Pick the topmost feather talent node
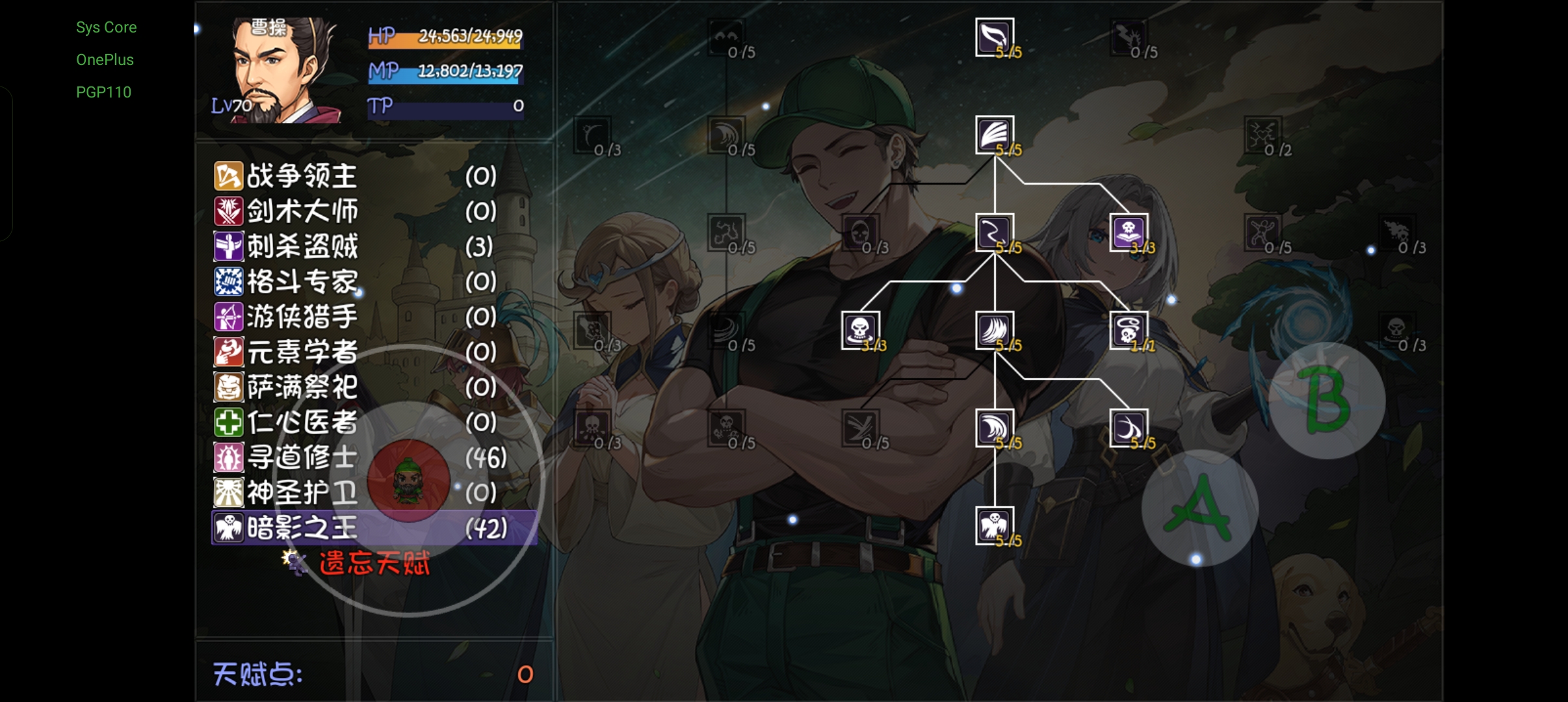The height and width of the screenshot is (702, 1568). click(x=995, y=37)
